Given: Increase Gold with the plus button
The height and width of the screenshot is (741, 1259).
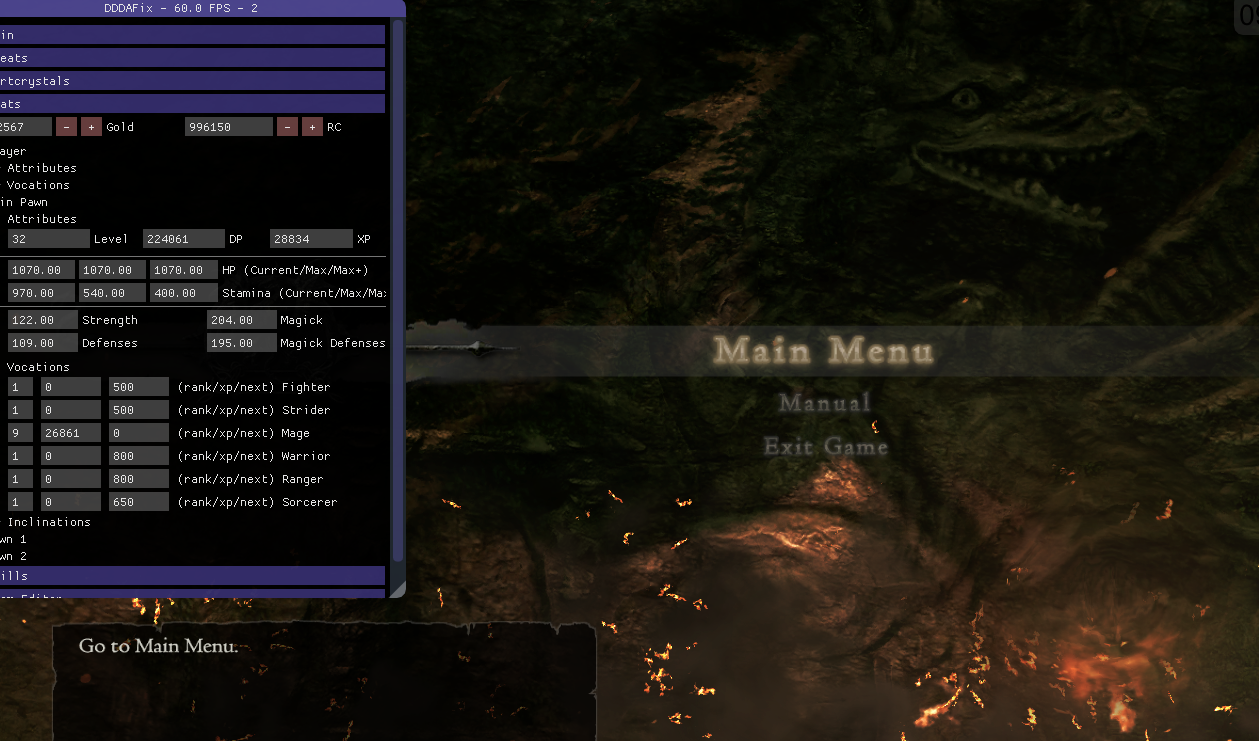Looking at the screenshot, I should (91, 127).
